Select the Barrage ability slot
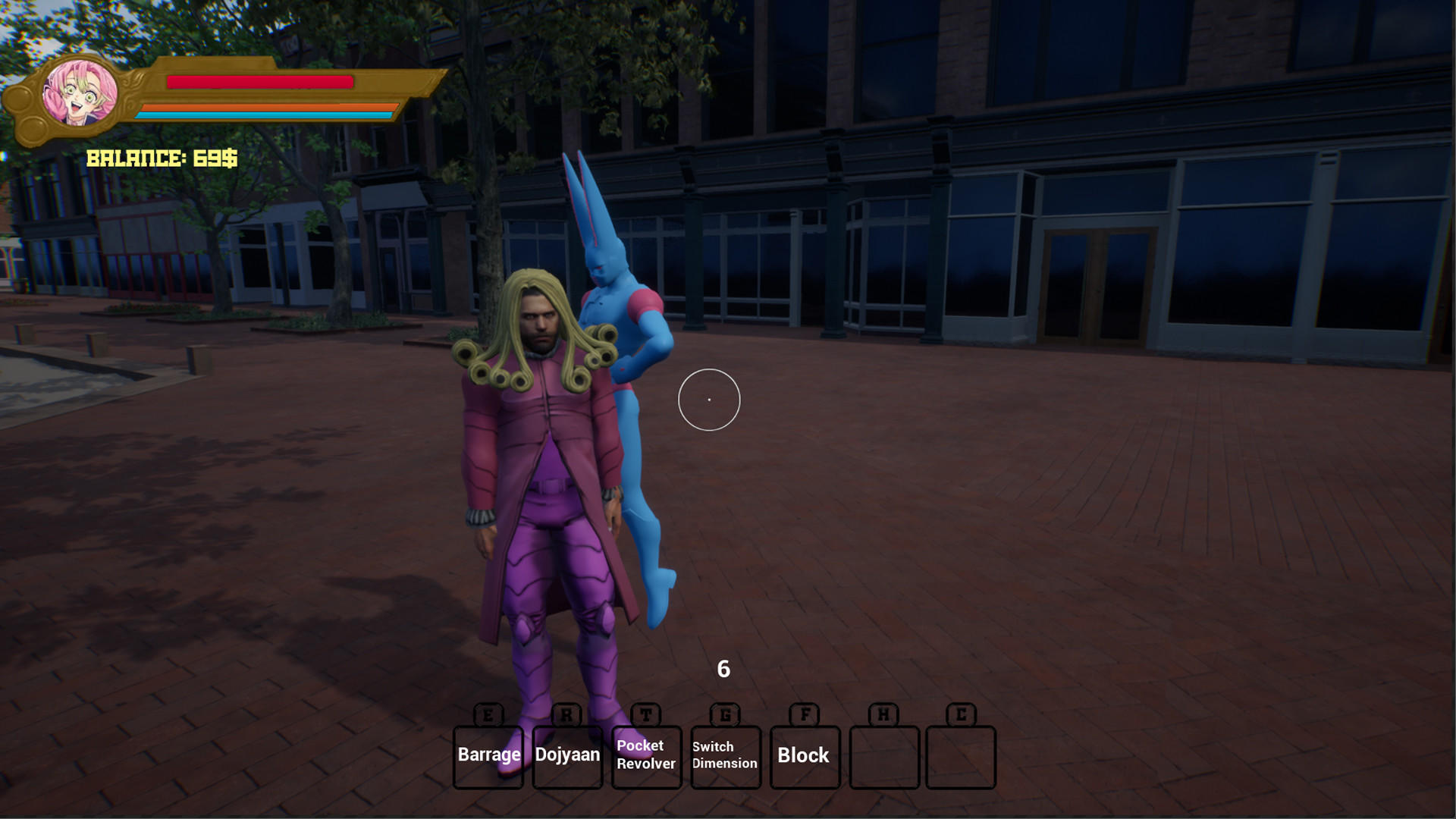The height and width of the screenshot is (819, 1456). point(488,755)
